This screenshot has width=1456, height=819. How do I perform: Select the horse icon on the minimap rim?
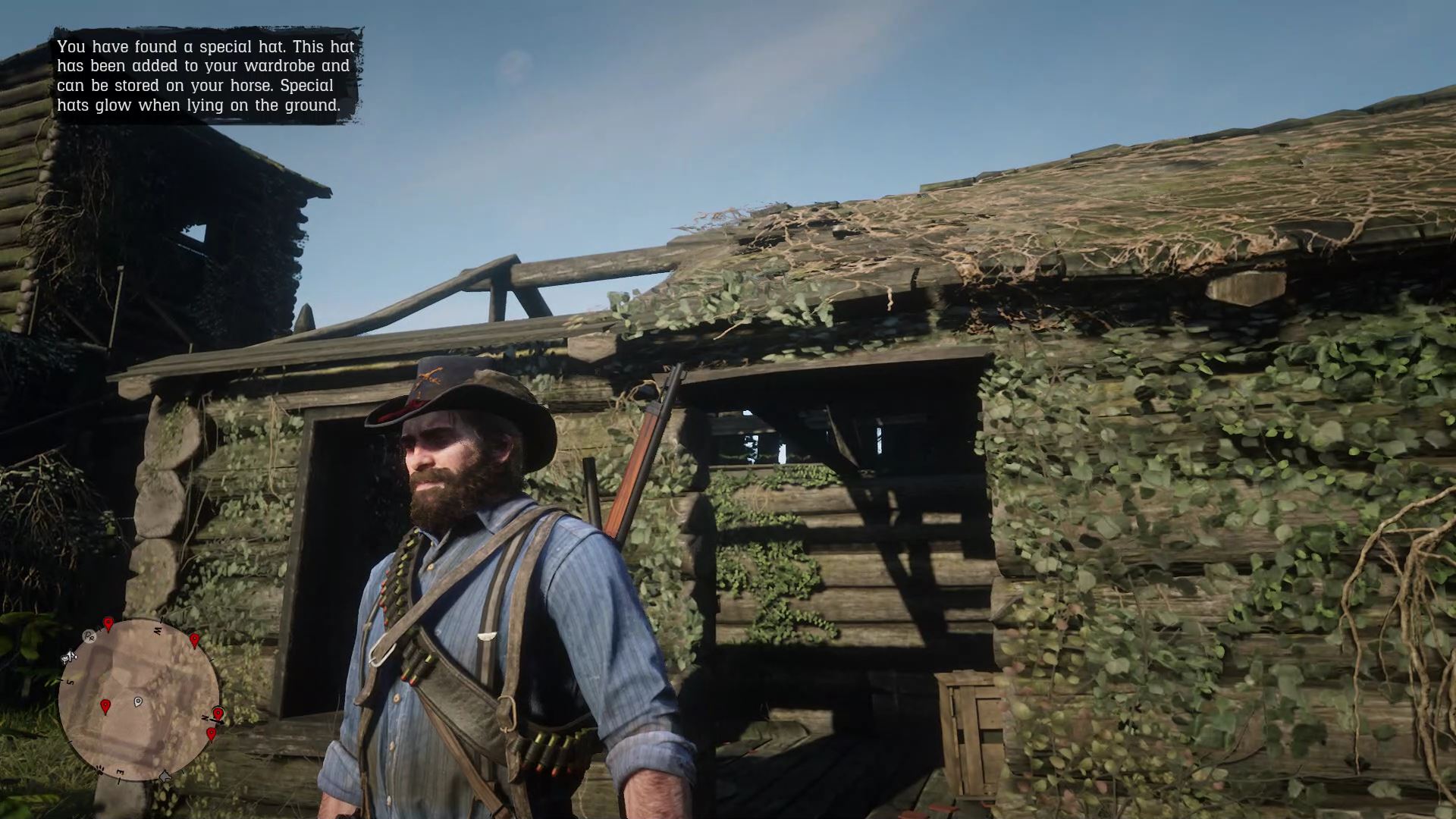pos(165,775)
